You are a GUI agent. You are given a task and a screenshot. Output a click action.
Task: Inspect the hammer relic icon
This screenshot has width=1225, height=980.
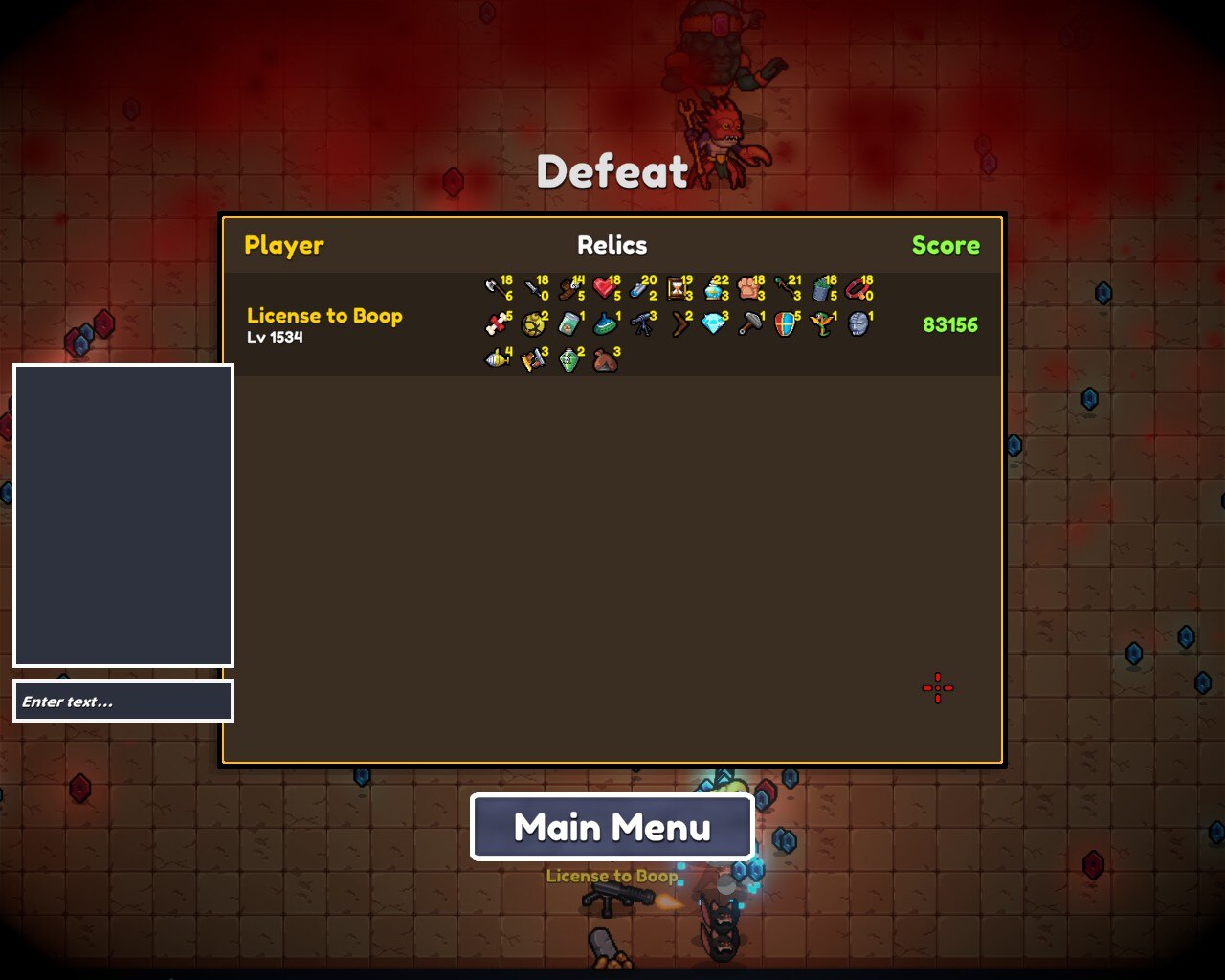[x=749, y=324]
